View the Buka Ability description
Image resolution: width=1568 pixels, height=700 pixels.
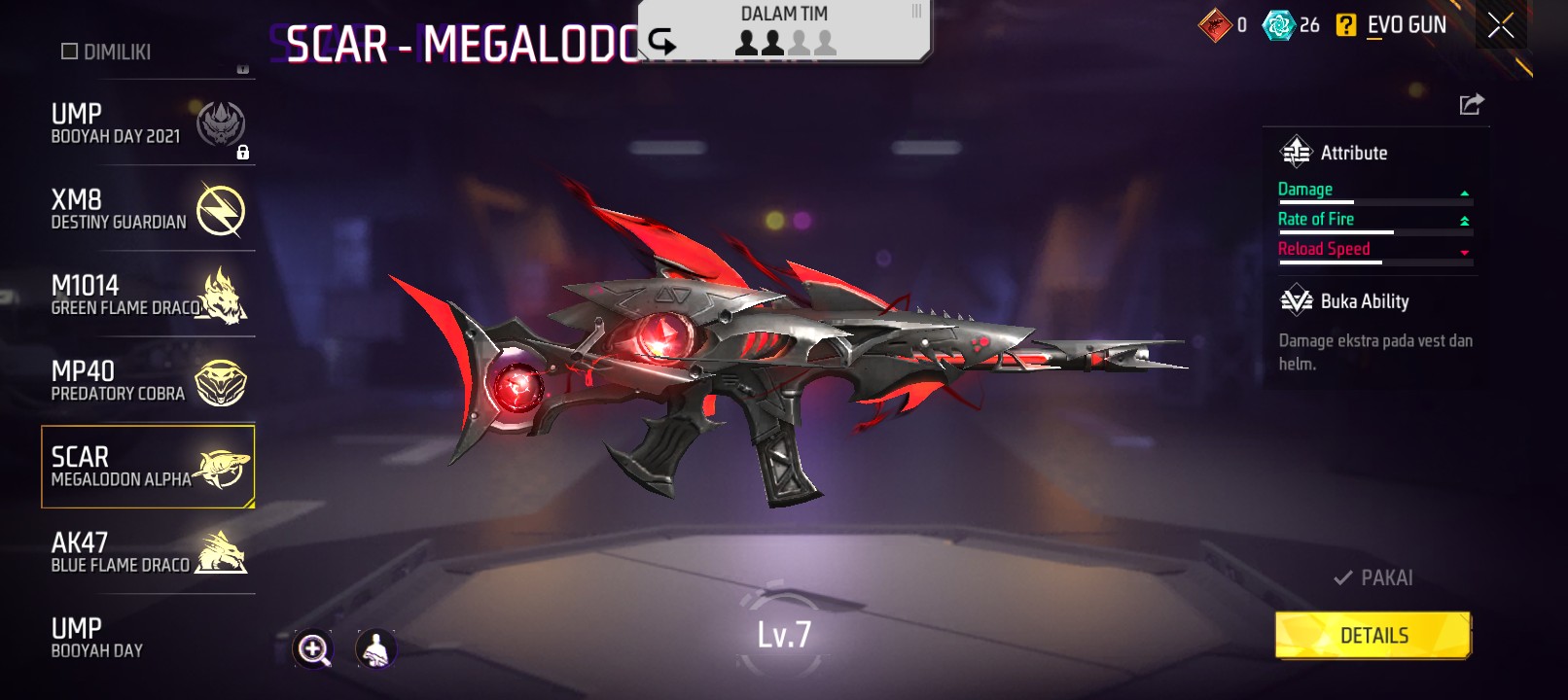click(1374, 351)
